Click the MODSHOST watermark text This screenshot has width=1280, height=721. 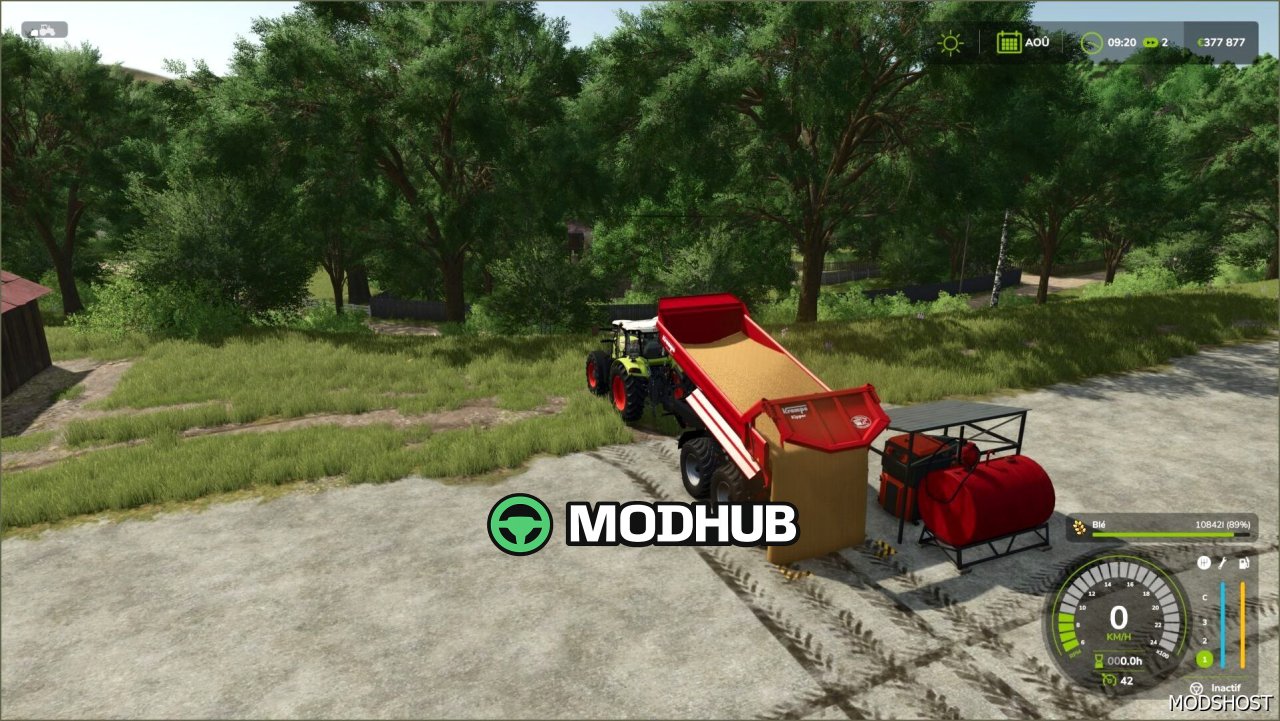coord(1221,704)
